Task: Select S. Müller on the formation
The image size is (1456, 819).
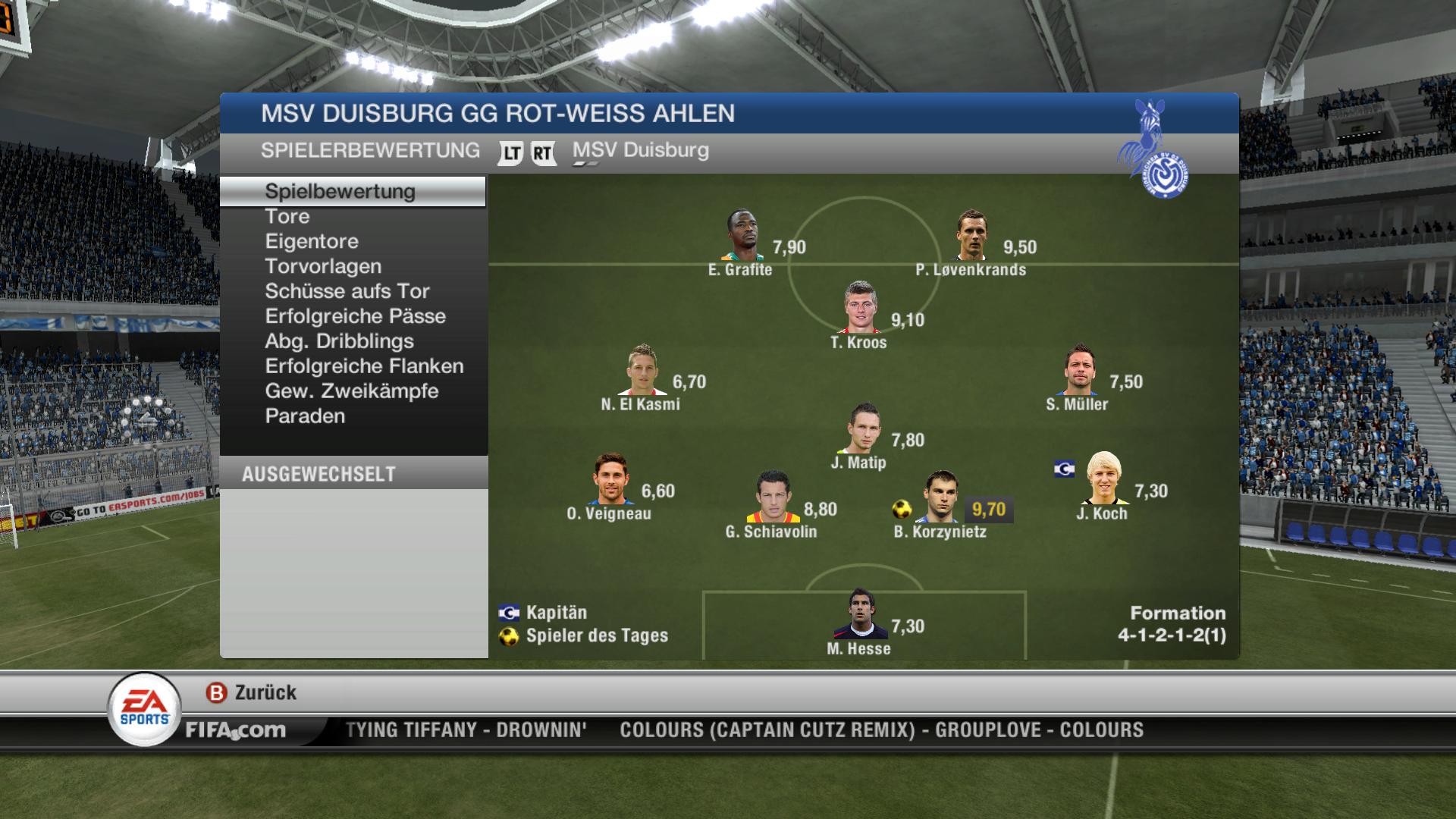Action: pos(1078,371)
